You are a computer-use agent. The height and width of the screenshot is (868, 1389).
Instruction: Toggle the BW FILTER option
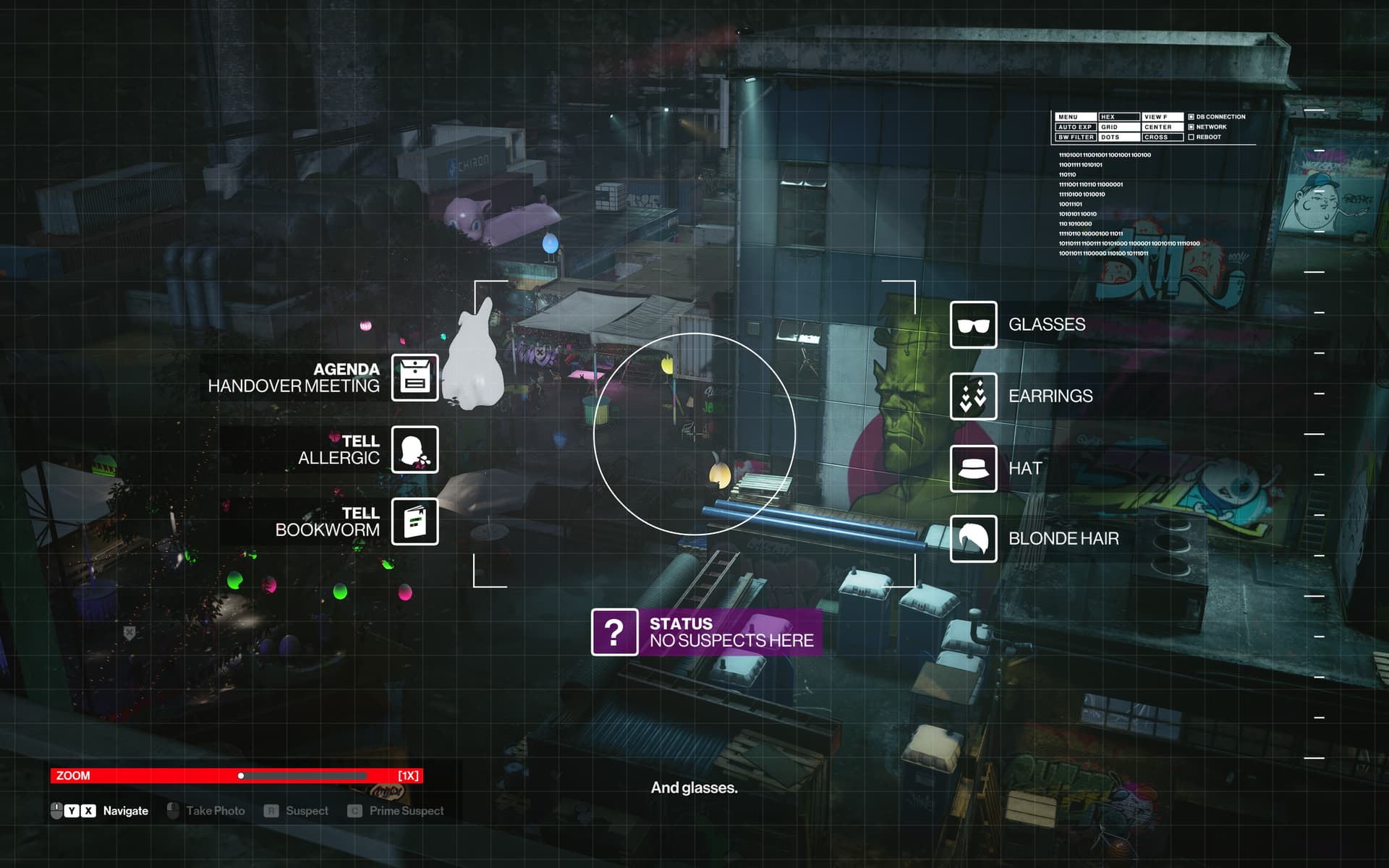click(x=1075, y=137)
